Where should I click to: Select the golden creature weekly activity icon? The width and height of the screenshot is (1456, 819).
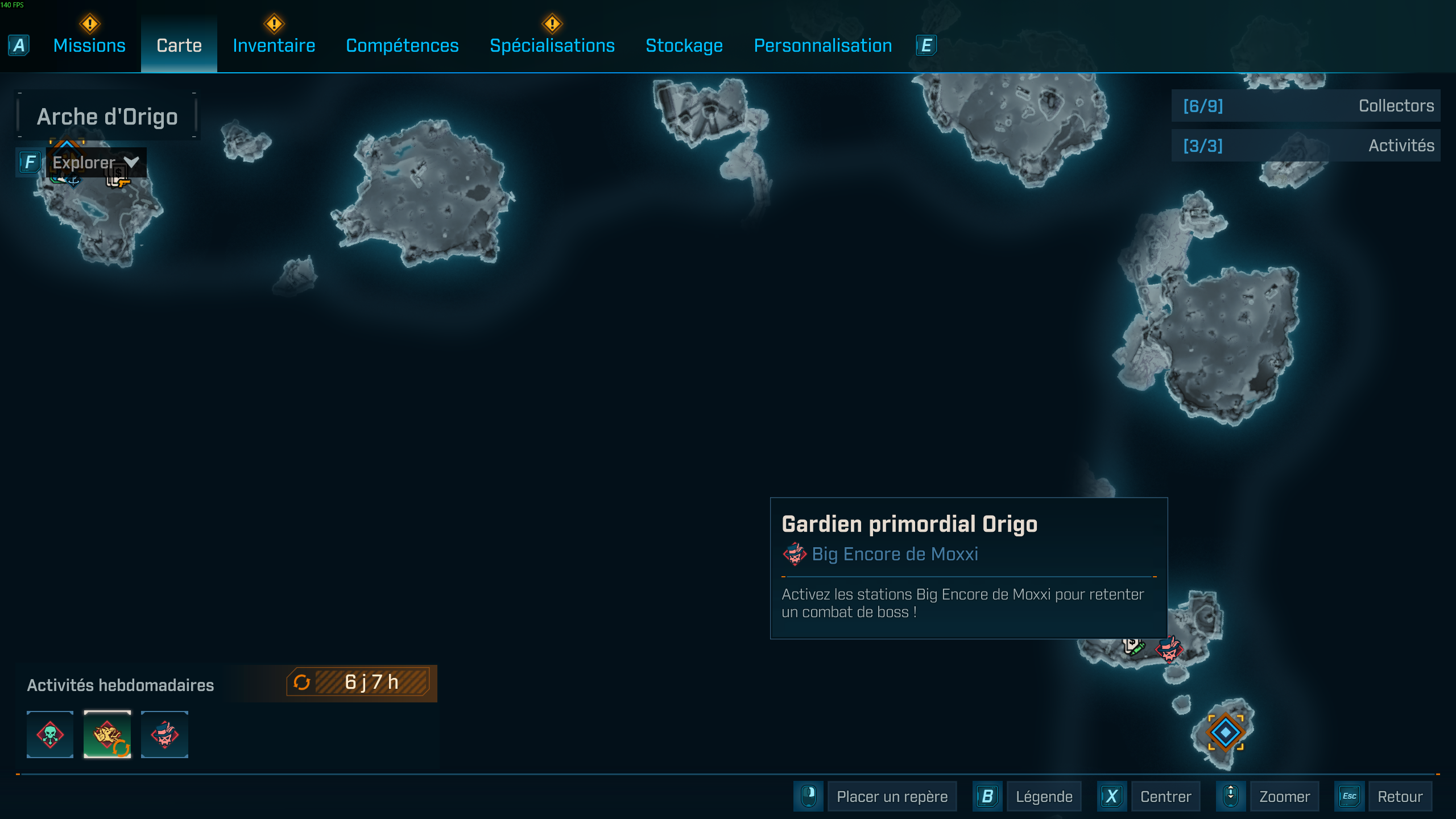(x=107, y=735)
